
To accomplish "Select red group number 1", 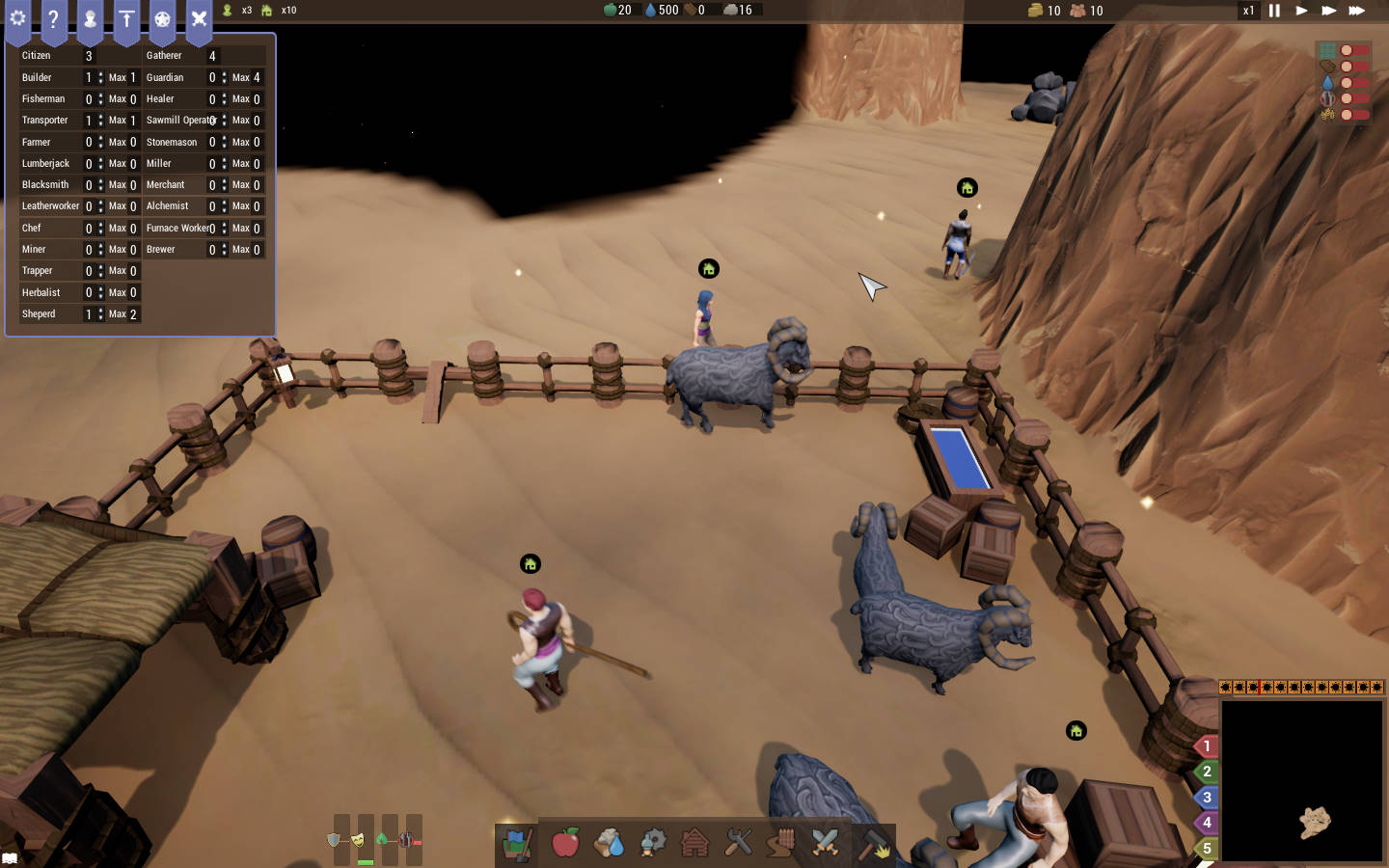I will [x=1207, y=746].
